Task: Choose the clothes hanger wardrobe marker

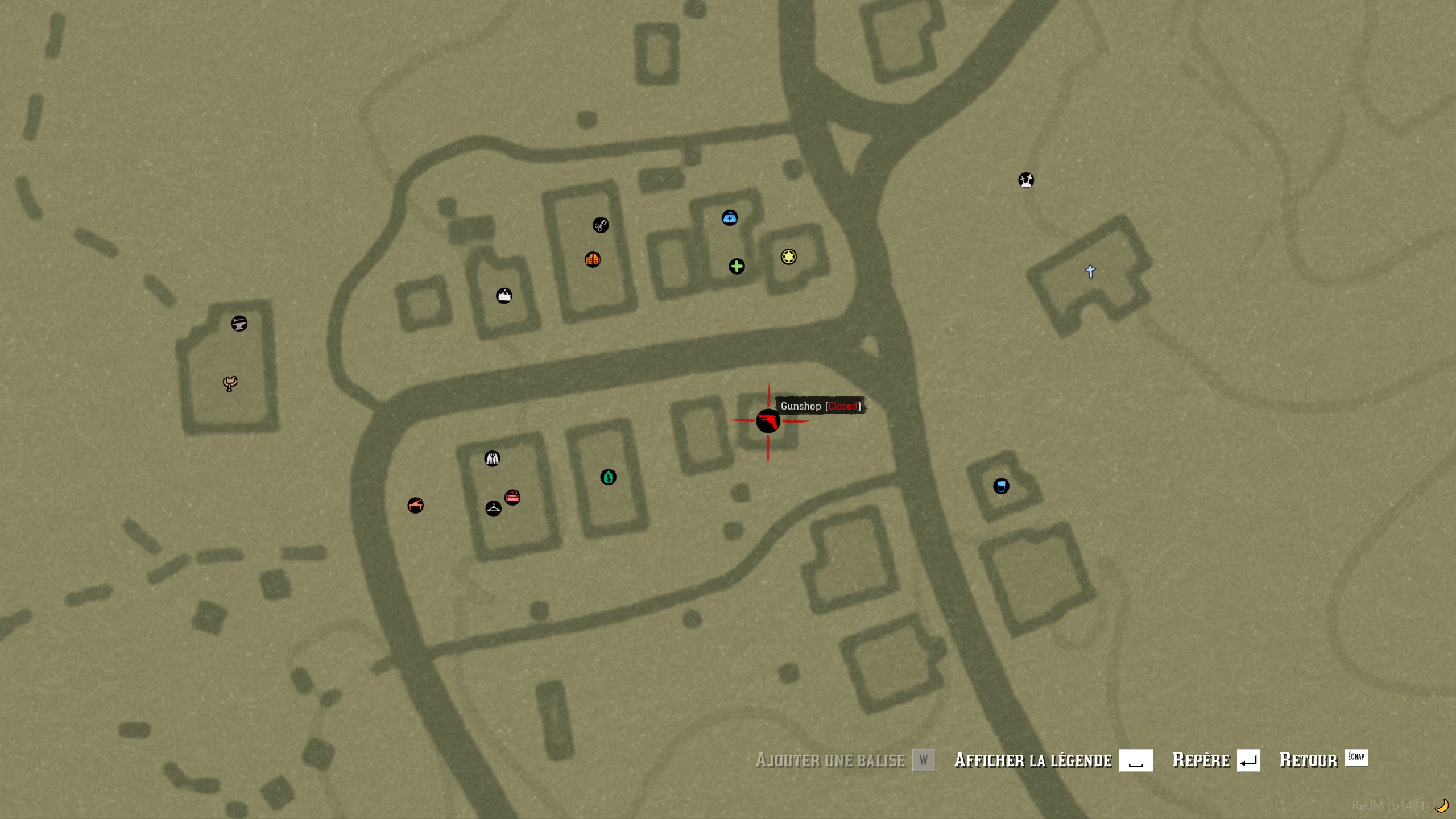Action: pyautogui.click(x=493, y=508)
